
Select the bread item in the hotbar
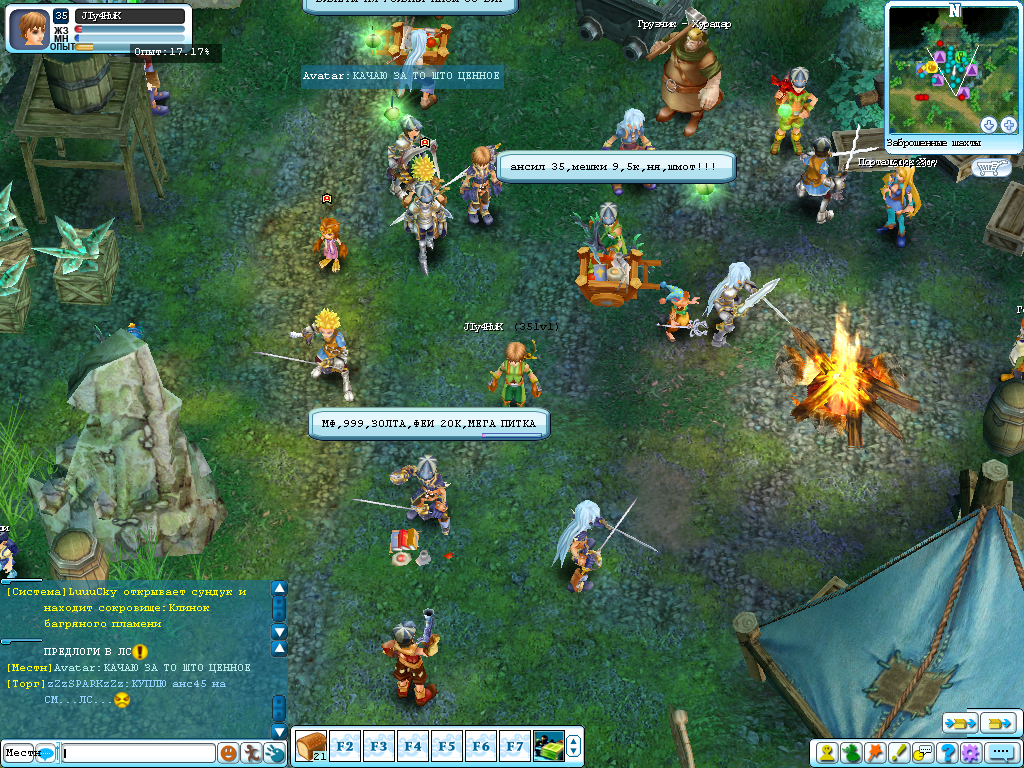[312, 745]
